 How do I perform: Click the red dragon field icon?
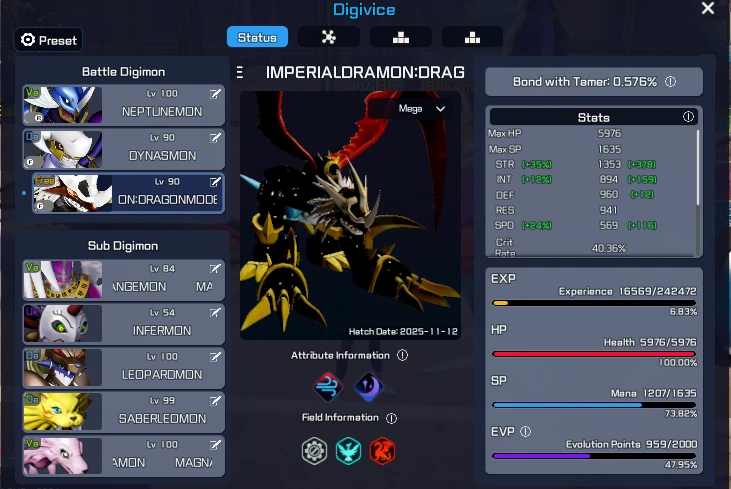click(x=383, y=450)
